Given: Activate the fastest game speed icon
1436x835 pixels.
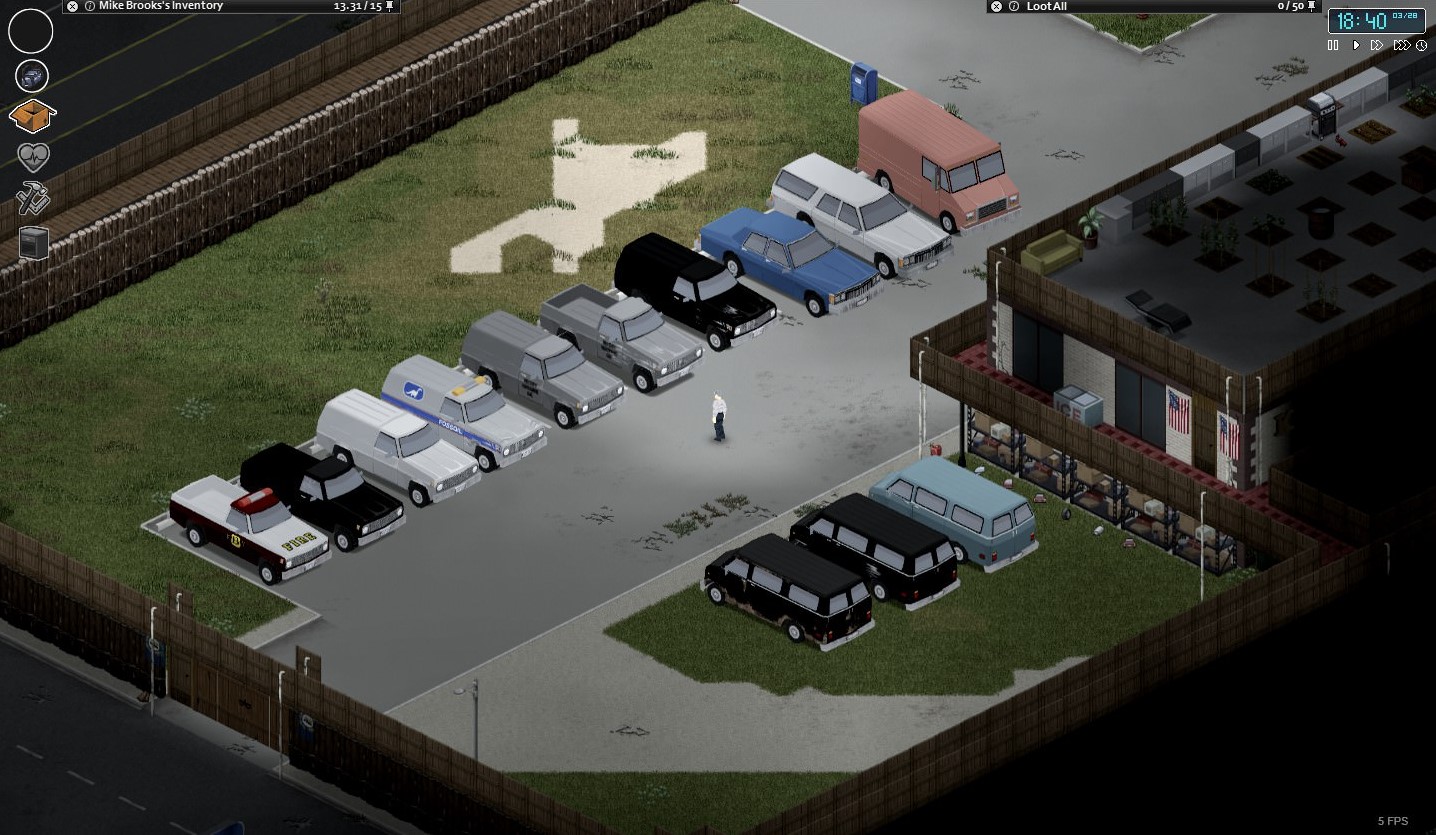Looking at the screenshot, I should [1399, 45].
